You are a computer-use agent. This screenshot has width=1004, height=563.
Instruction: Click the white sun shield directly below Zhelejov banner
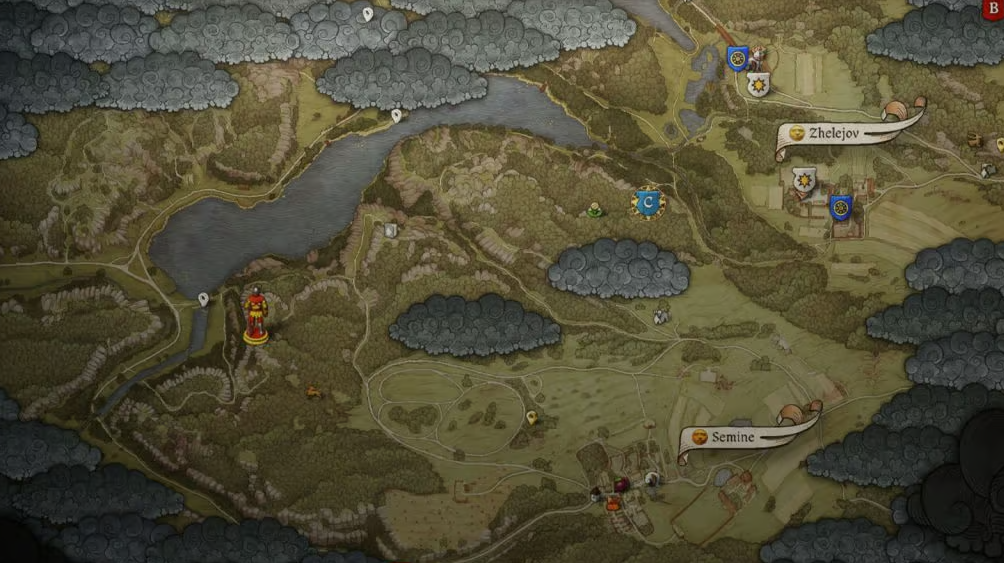click(x=803, y=180)
